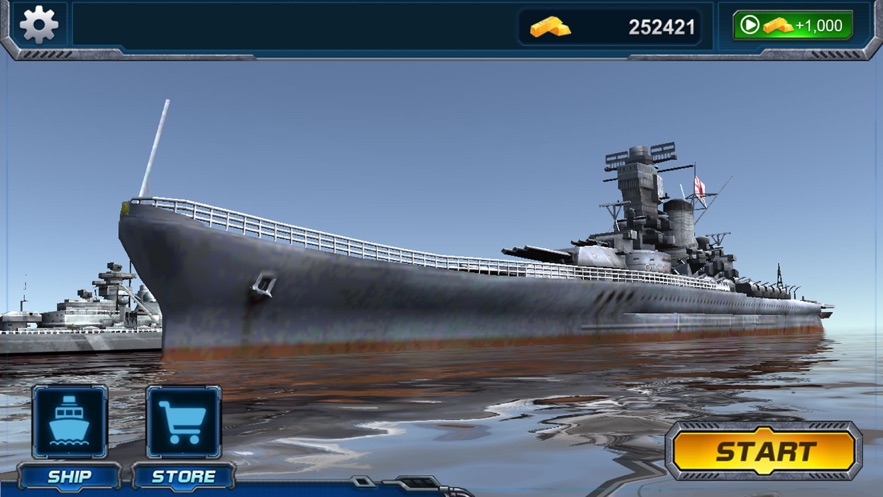Open settings with the gear icon
Image resolution: width=883 pixels, height=497 pixels.
pyautogui.click(x=38, y=24)
